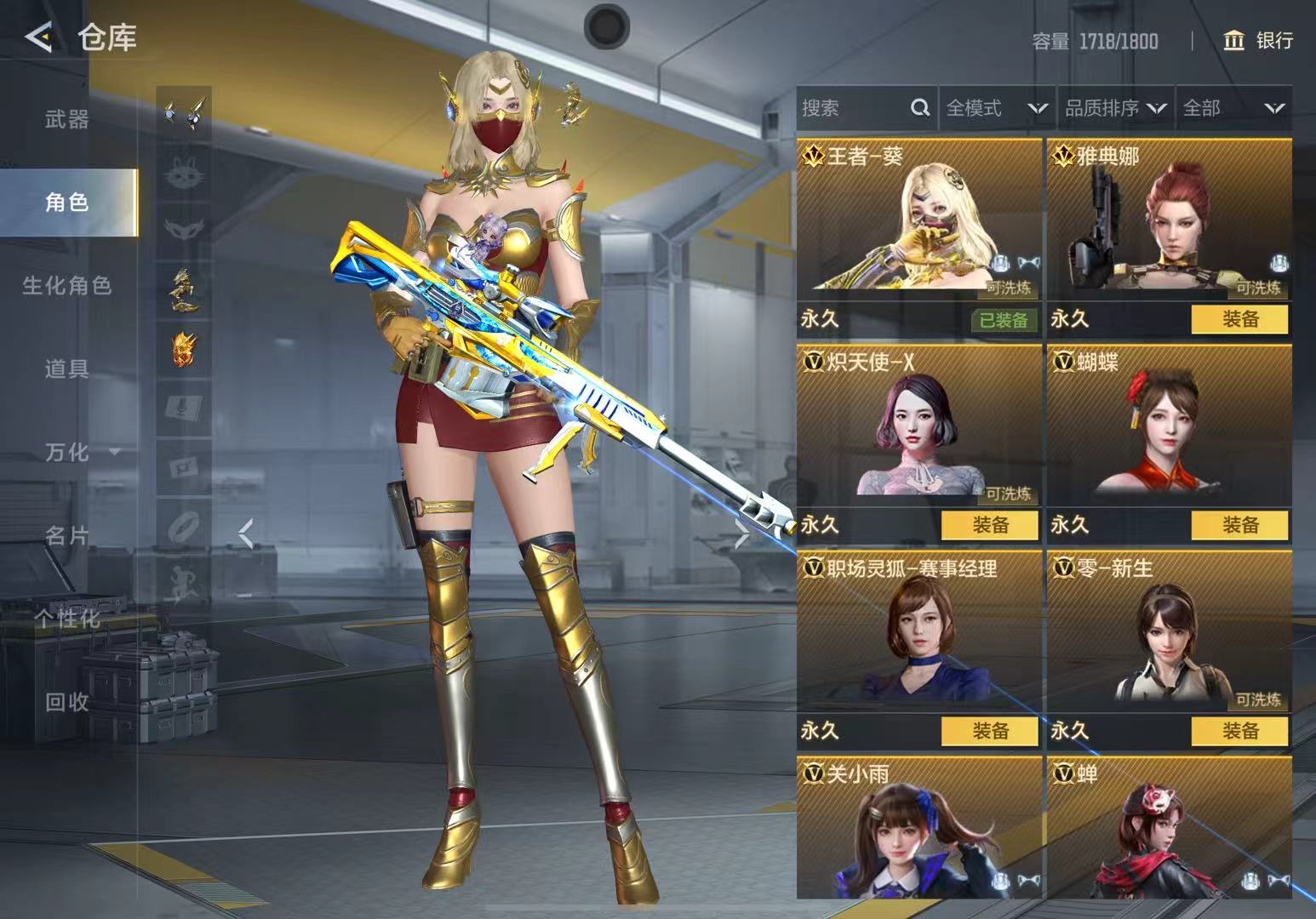Equip 职场灵狐-赛事经理 character
The image size is (1316, 919).
tap(989, 731)
